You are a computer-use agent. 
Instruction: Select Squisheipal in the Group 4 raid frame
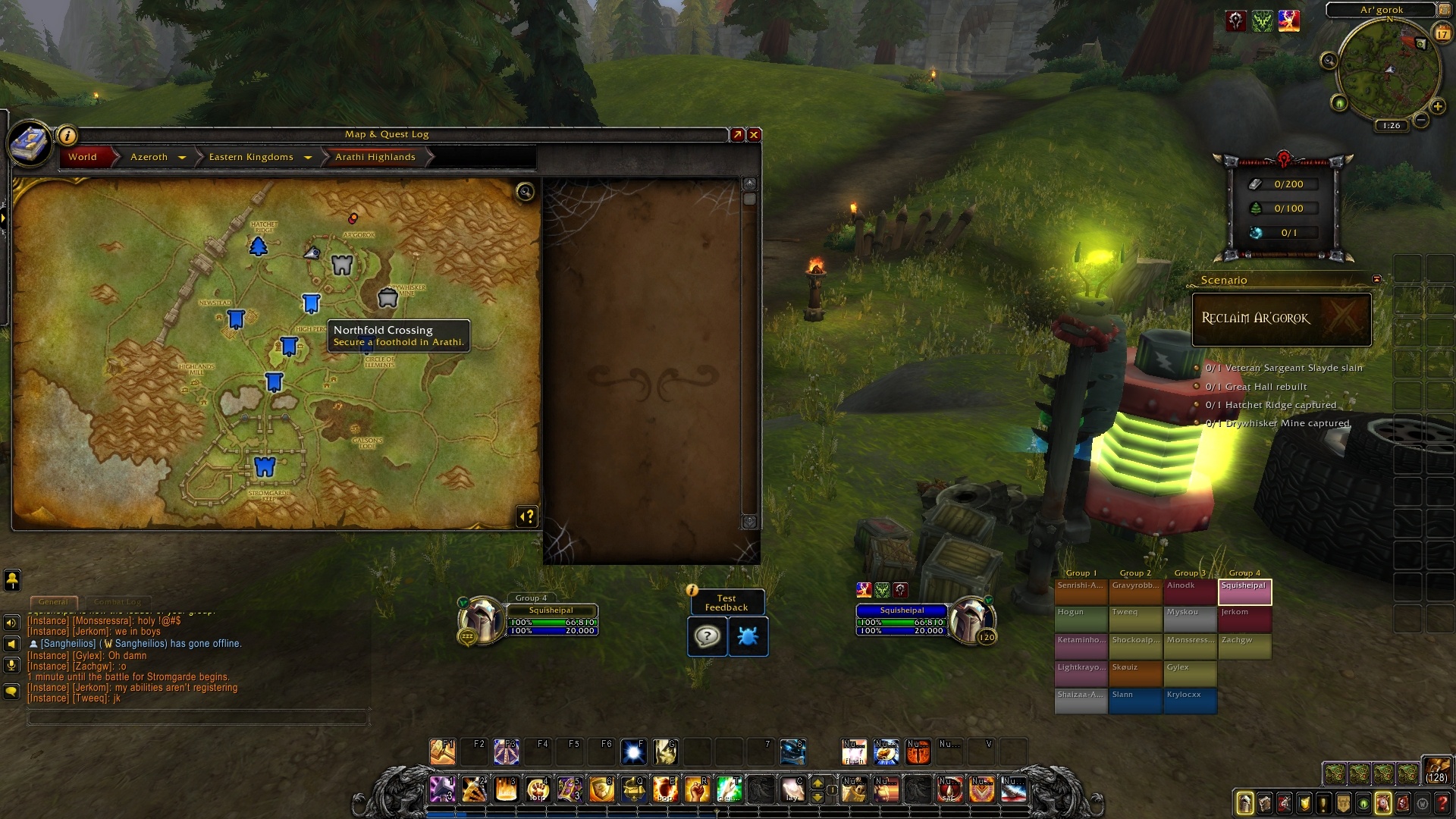1244,591
